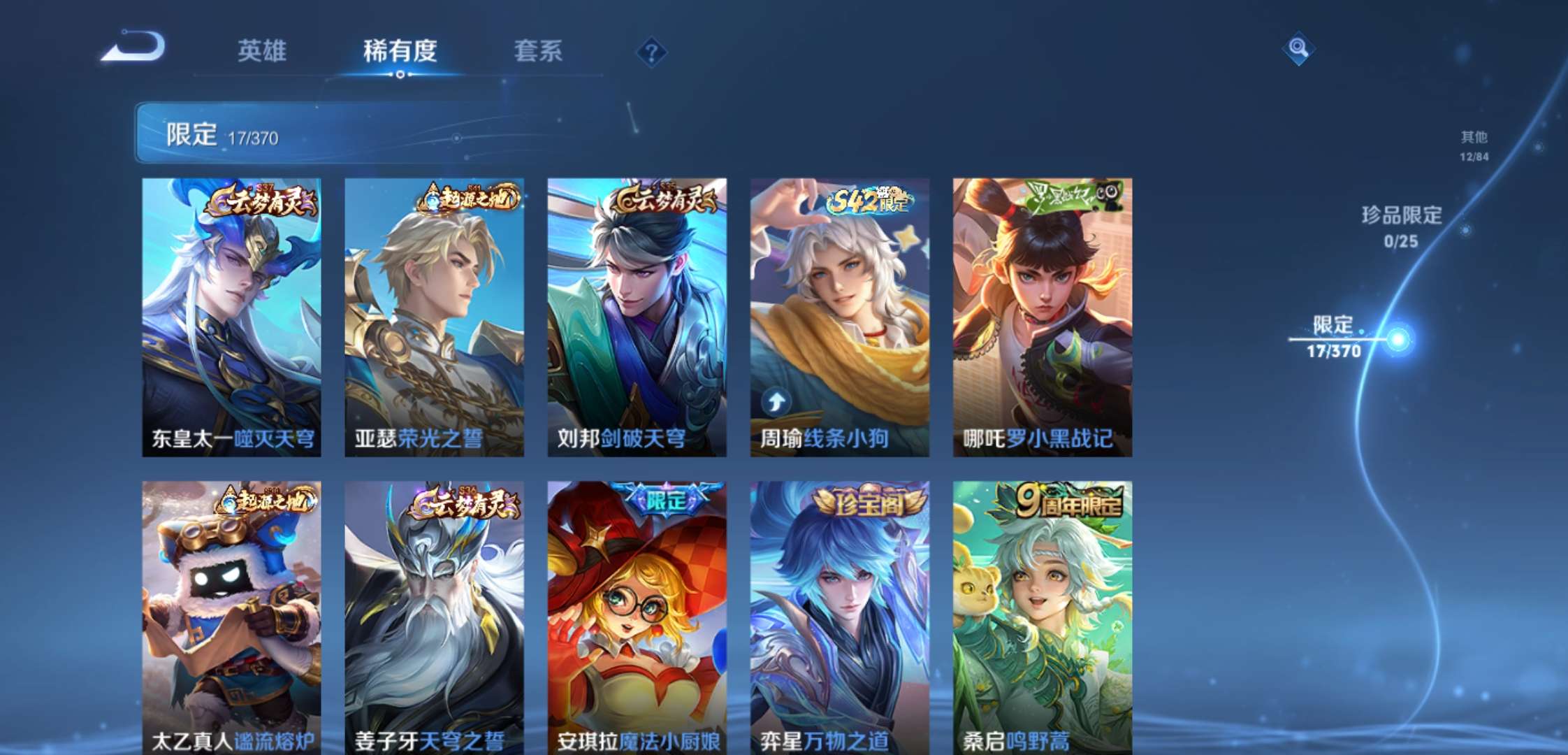1568x755 pixels.
Task: Open the 其他 12/84 section
Action: [x=1472, y=147]
